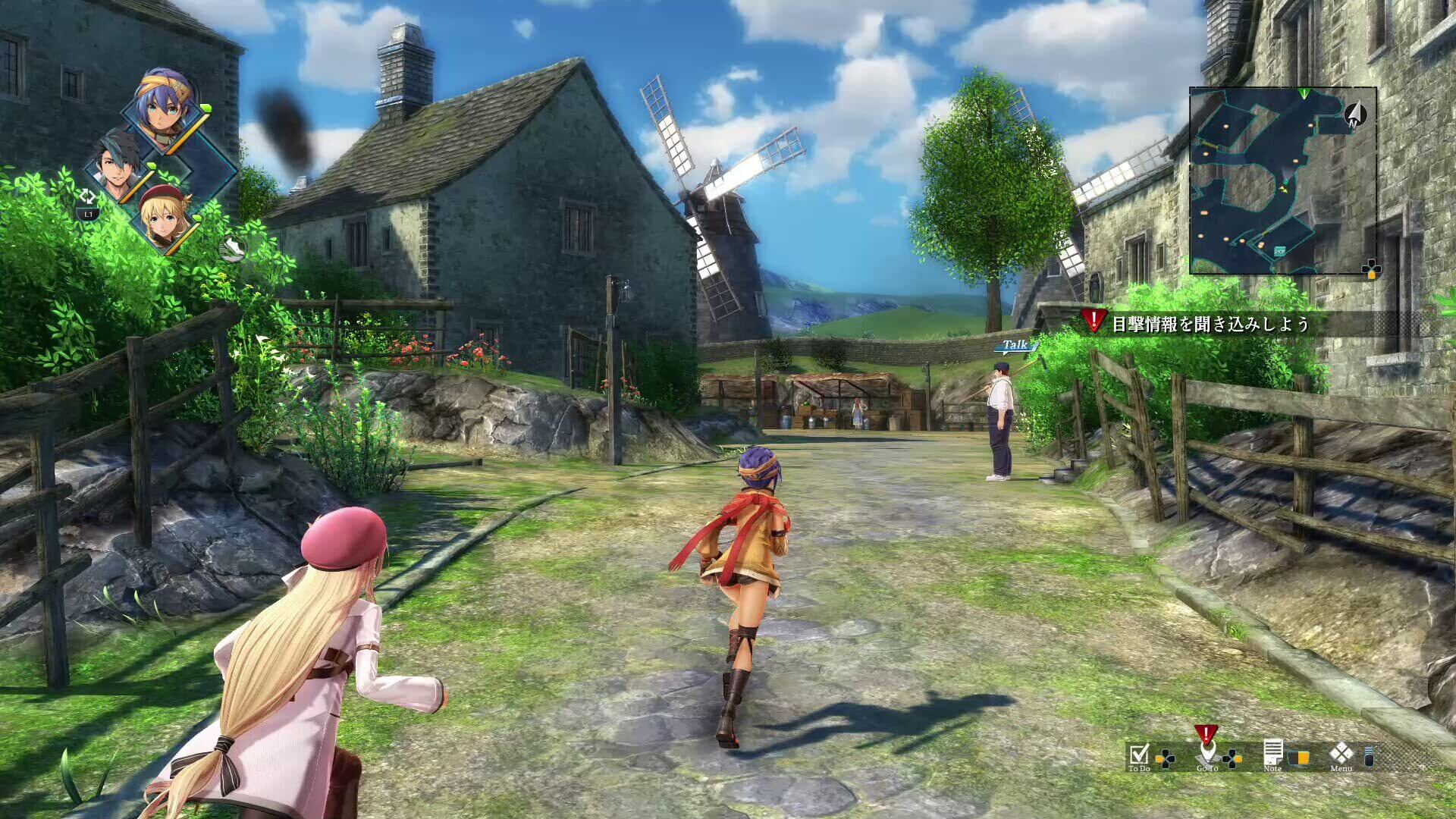Click the Talk bubble above the villager

1015,346
